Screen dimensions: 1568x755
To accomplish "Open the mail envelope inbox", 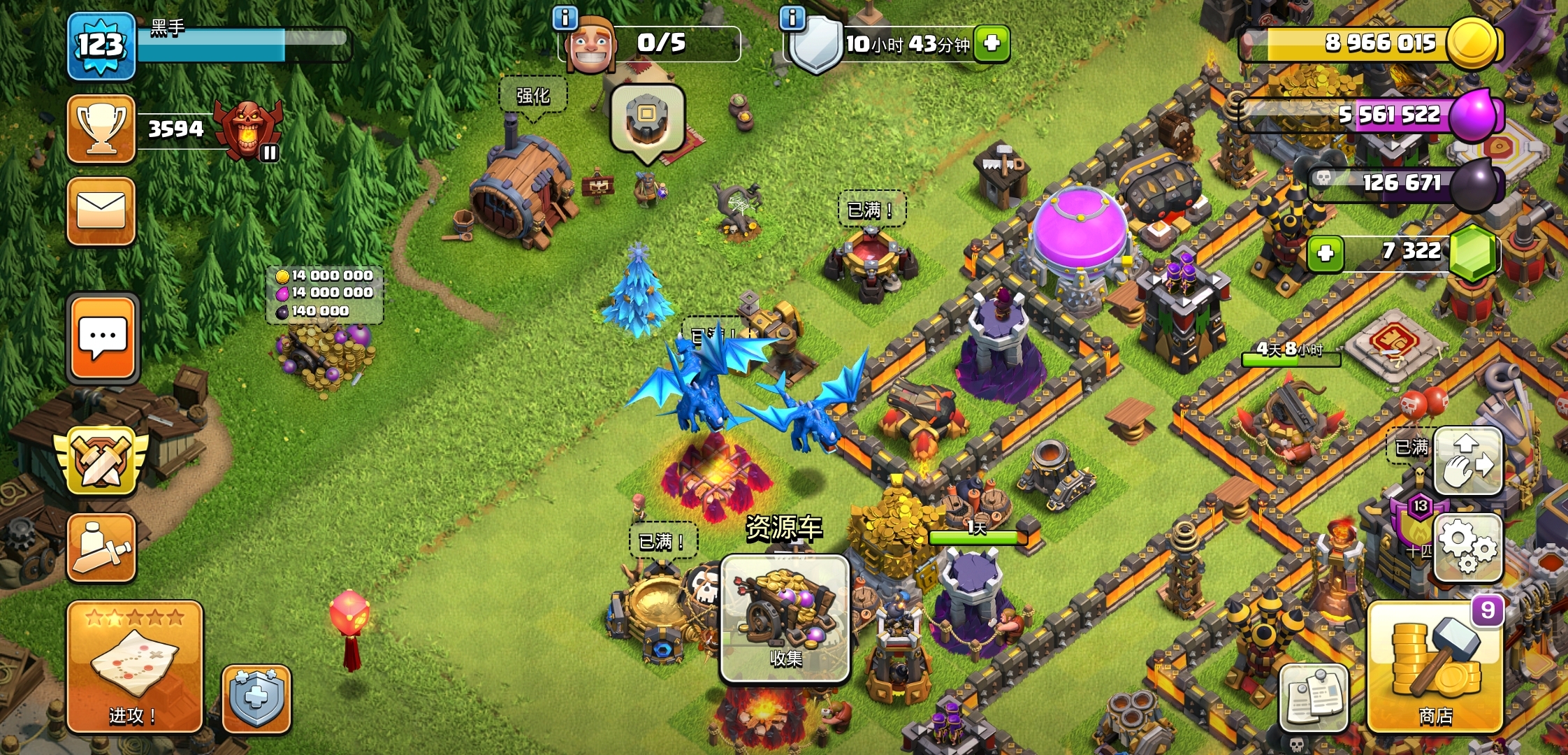I will 101,211.
